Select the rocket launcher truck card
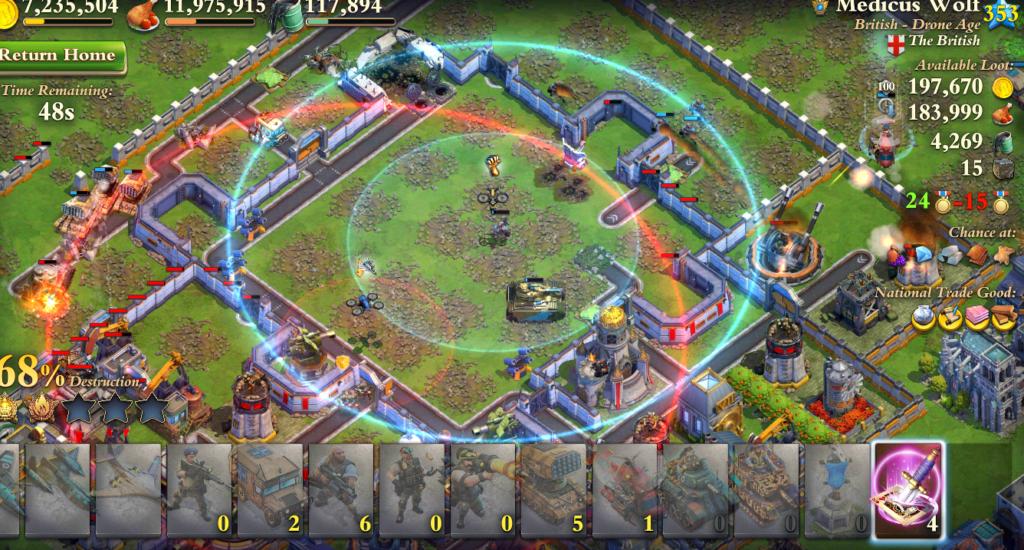Viewport: 1024px width, 550px height. pyautogui.click(x=553, y=488)
